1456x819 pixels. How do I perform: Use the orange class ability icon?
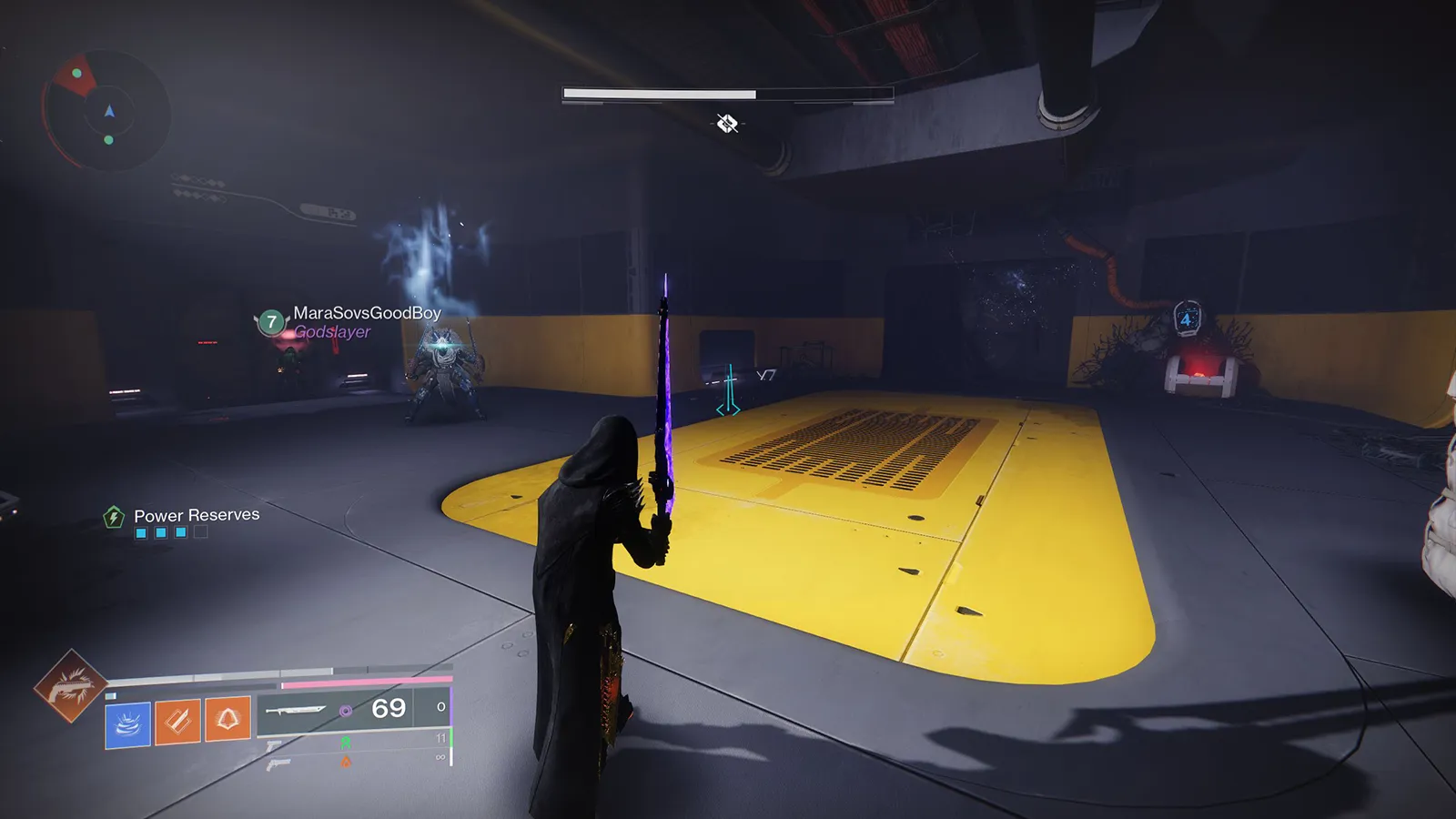point(227,720)
